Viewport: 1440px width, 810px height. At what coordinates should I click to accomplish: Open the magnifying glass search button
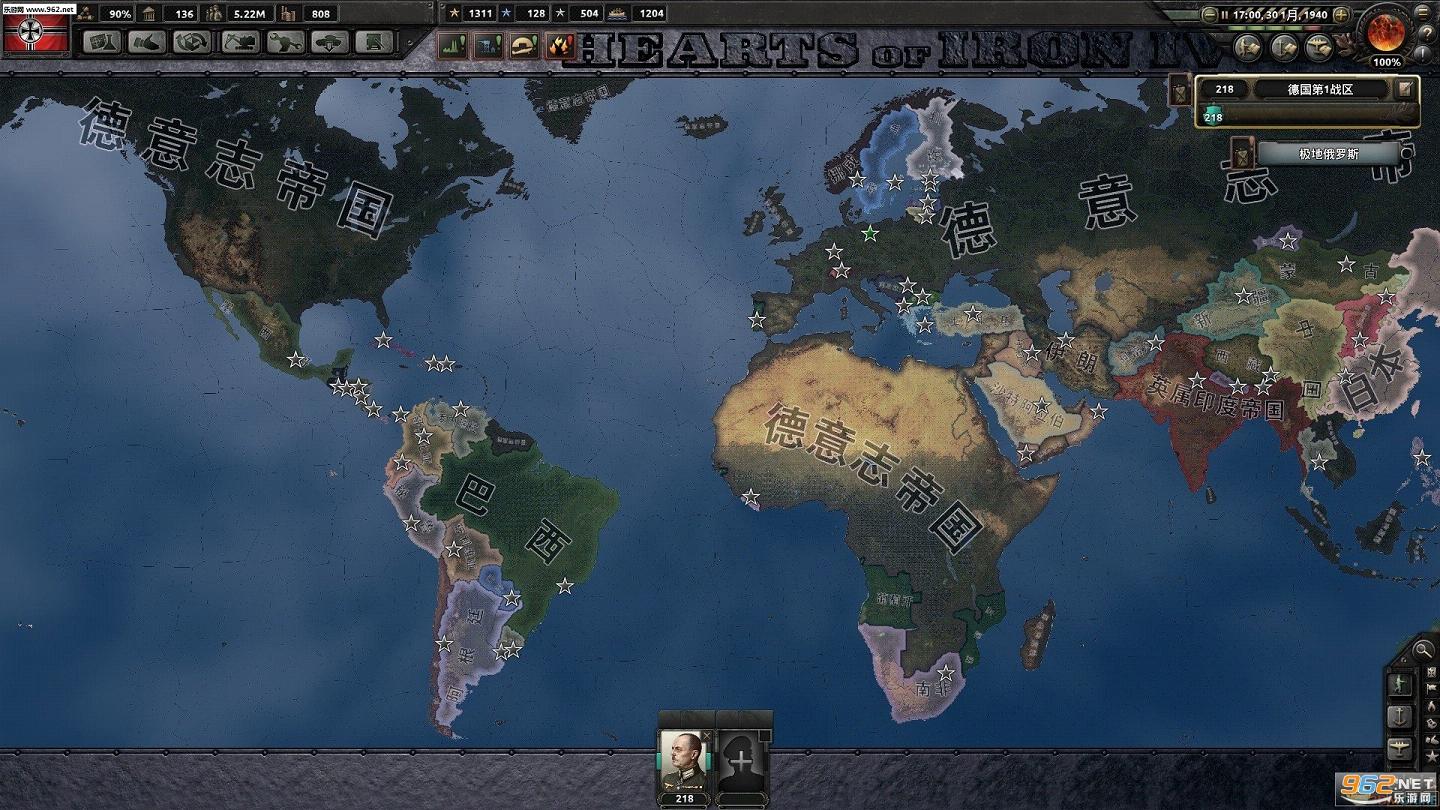click(x=1423, y=650)
